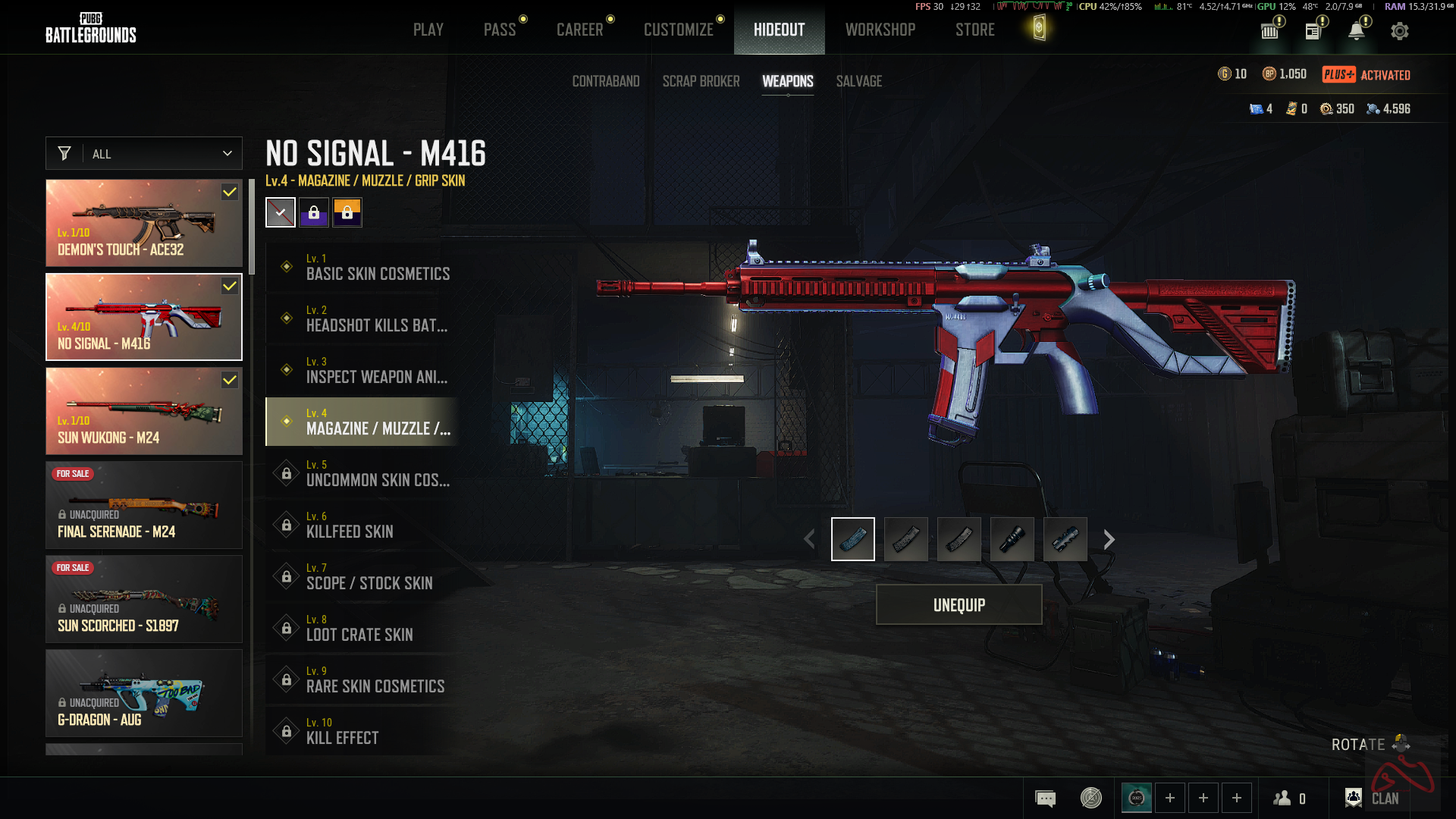1456x819 pixels.
Task: Select Lv. 1 Basic Skin Cosmetics row
Action: click(362, 267)
